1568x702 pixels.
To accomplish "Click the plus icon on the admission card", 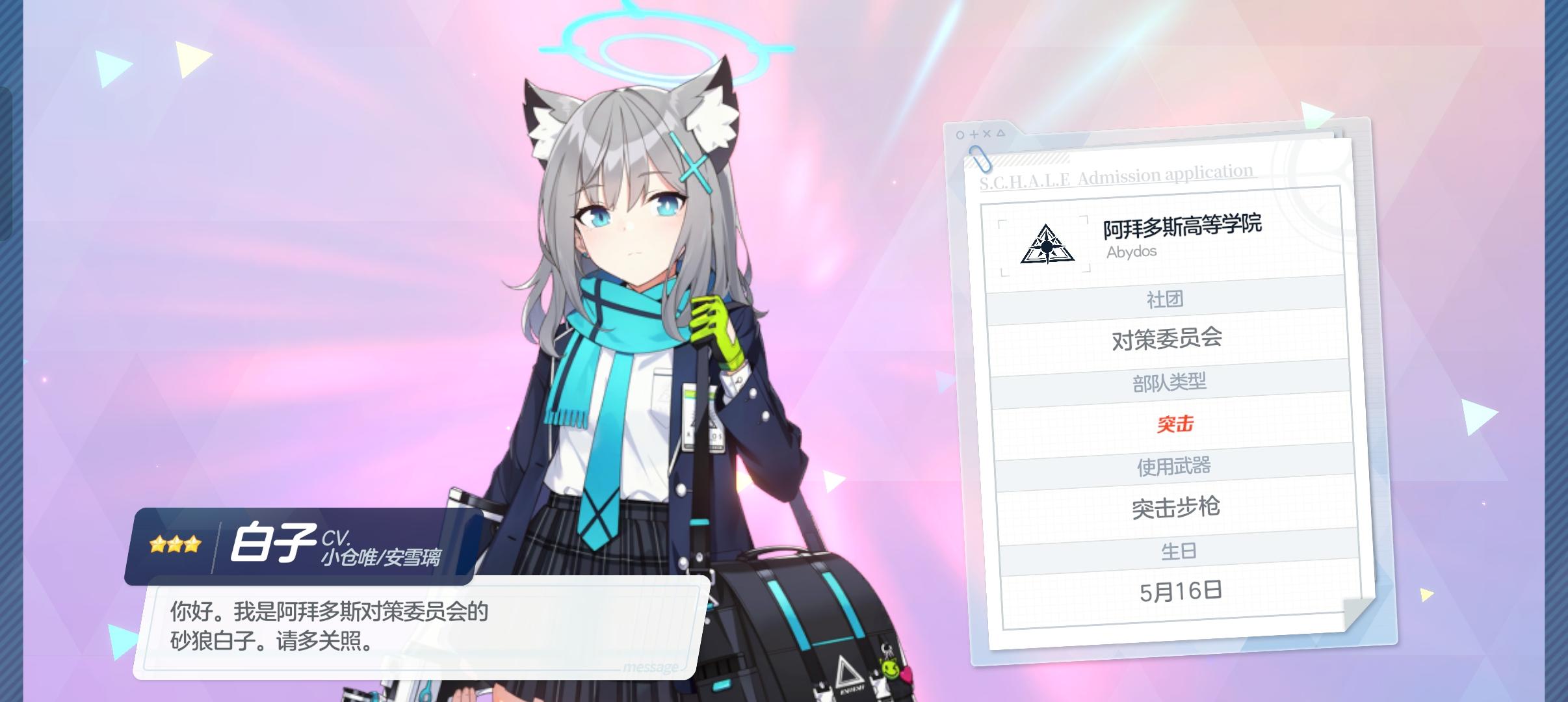I will point(974,136).
